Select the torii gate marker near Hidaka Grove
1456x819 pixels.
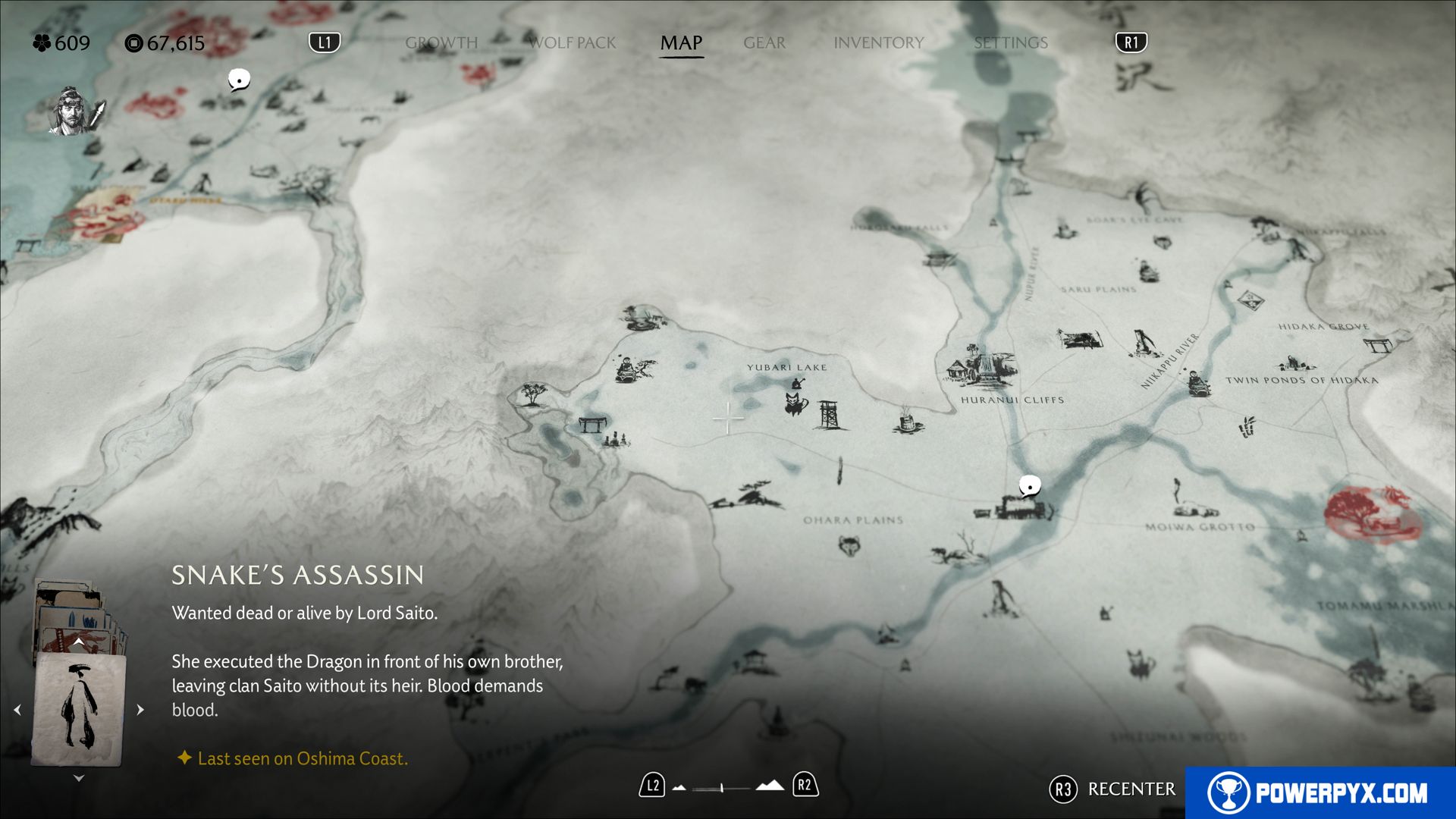1376,346
